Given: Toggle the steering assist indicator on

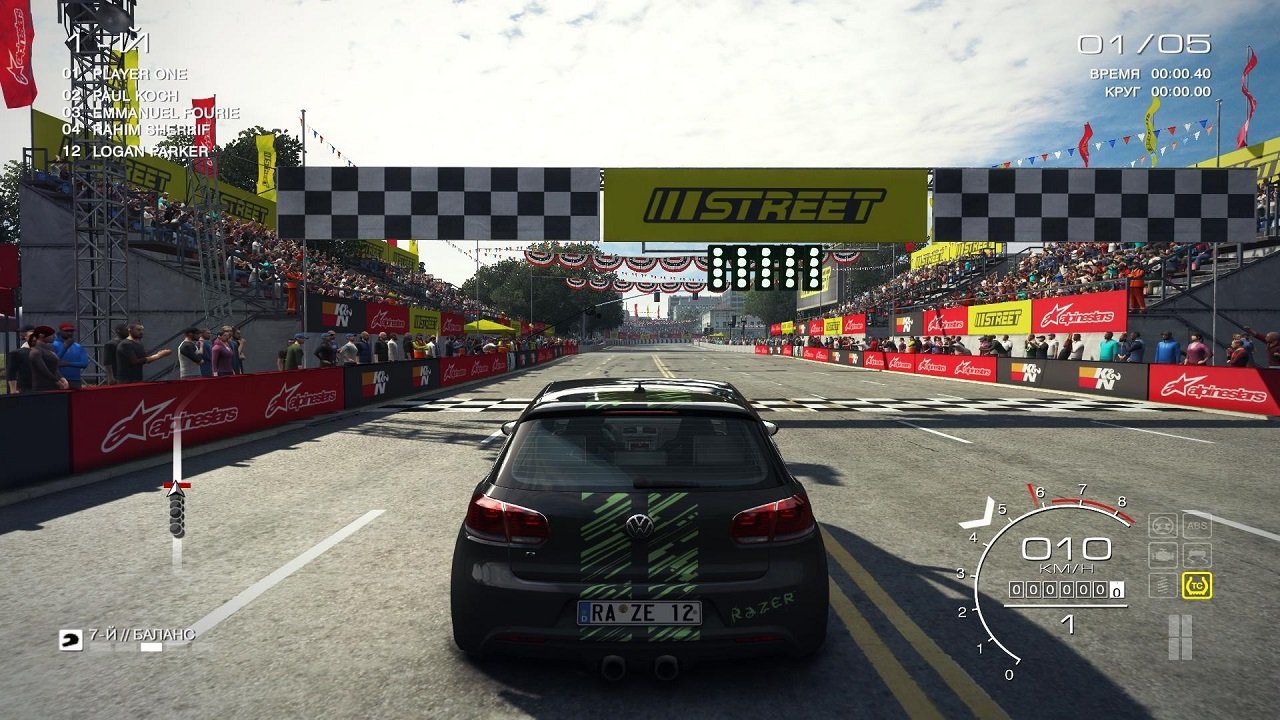Looking at the screenshot, I should pyautogui.click(x=1162, y=525).
